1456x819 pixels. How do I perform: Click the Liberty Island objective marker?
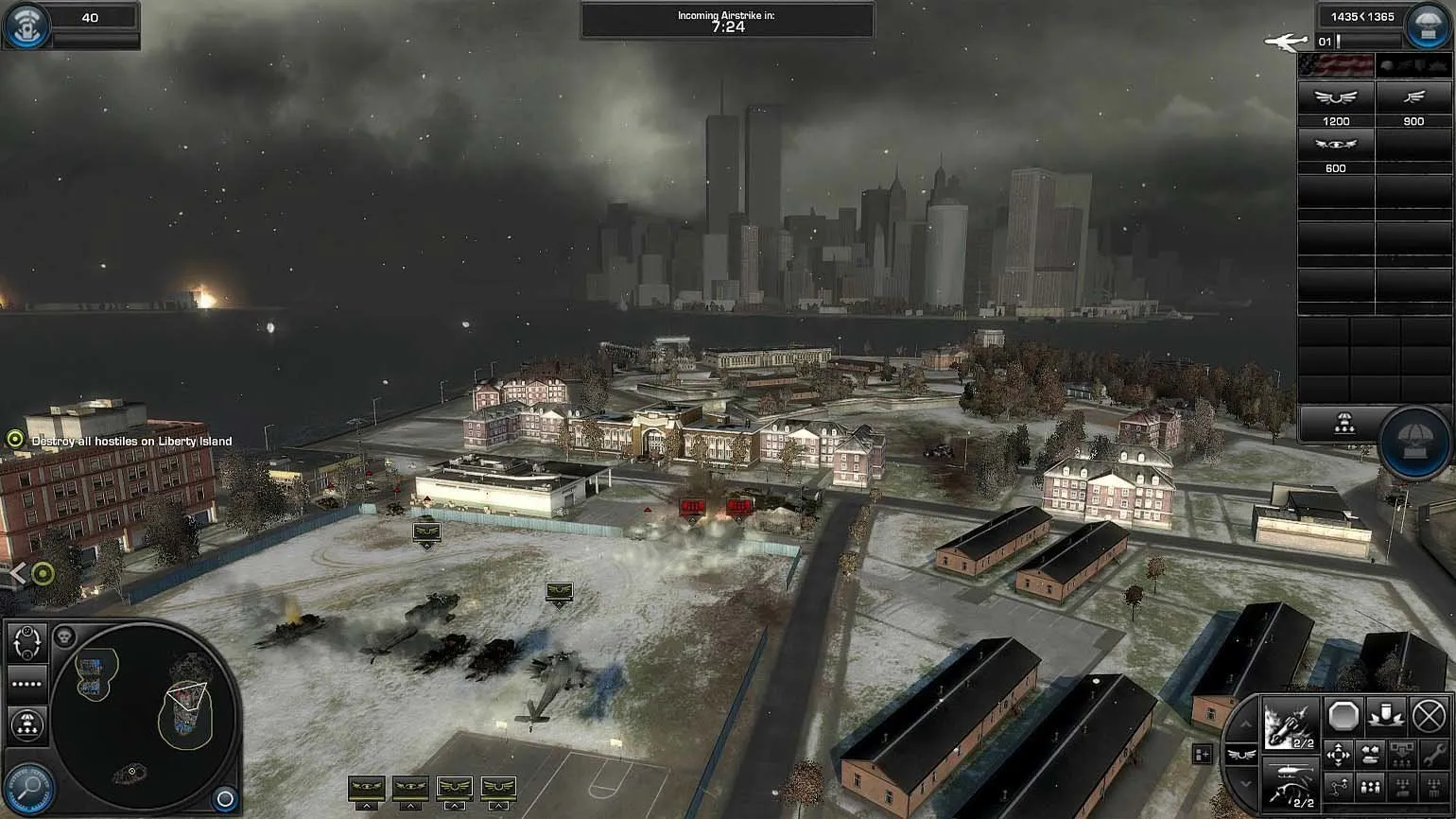coord(15,439)
